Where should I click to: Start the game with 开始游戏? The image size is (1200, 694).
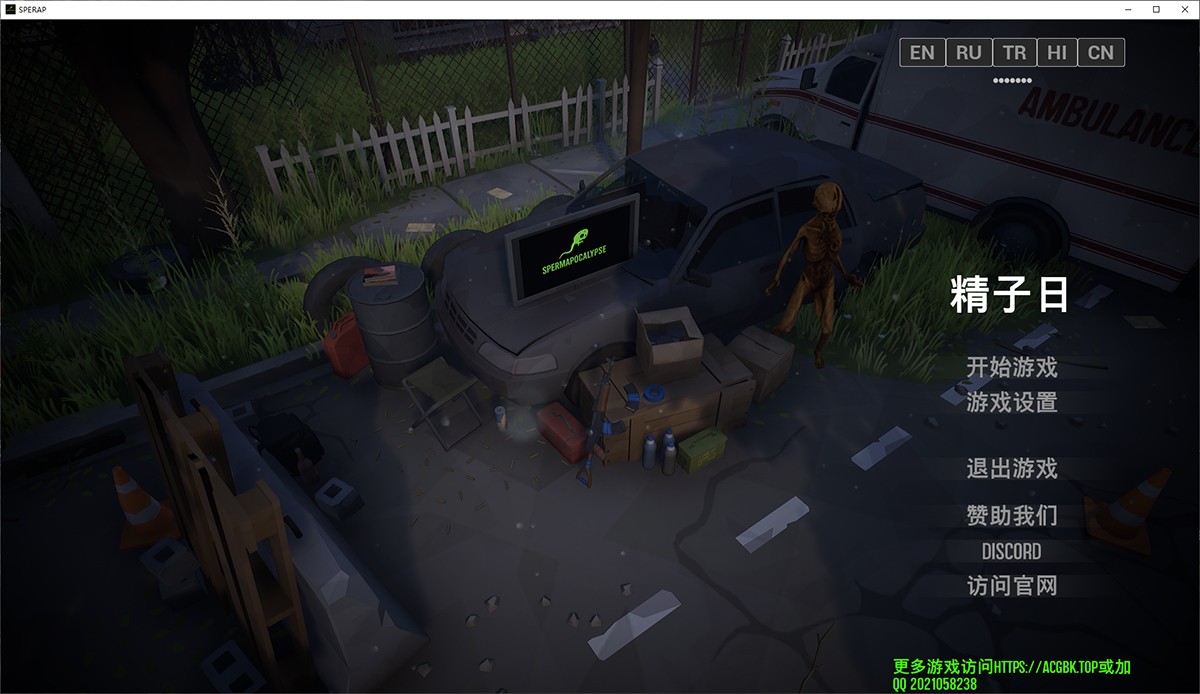pyautogui.click(x=1011, y=367)
